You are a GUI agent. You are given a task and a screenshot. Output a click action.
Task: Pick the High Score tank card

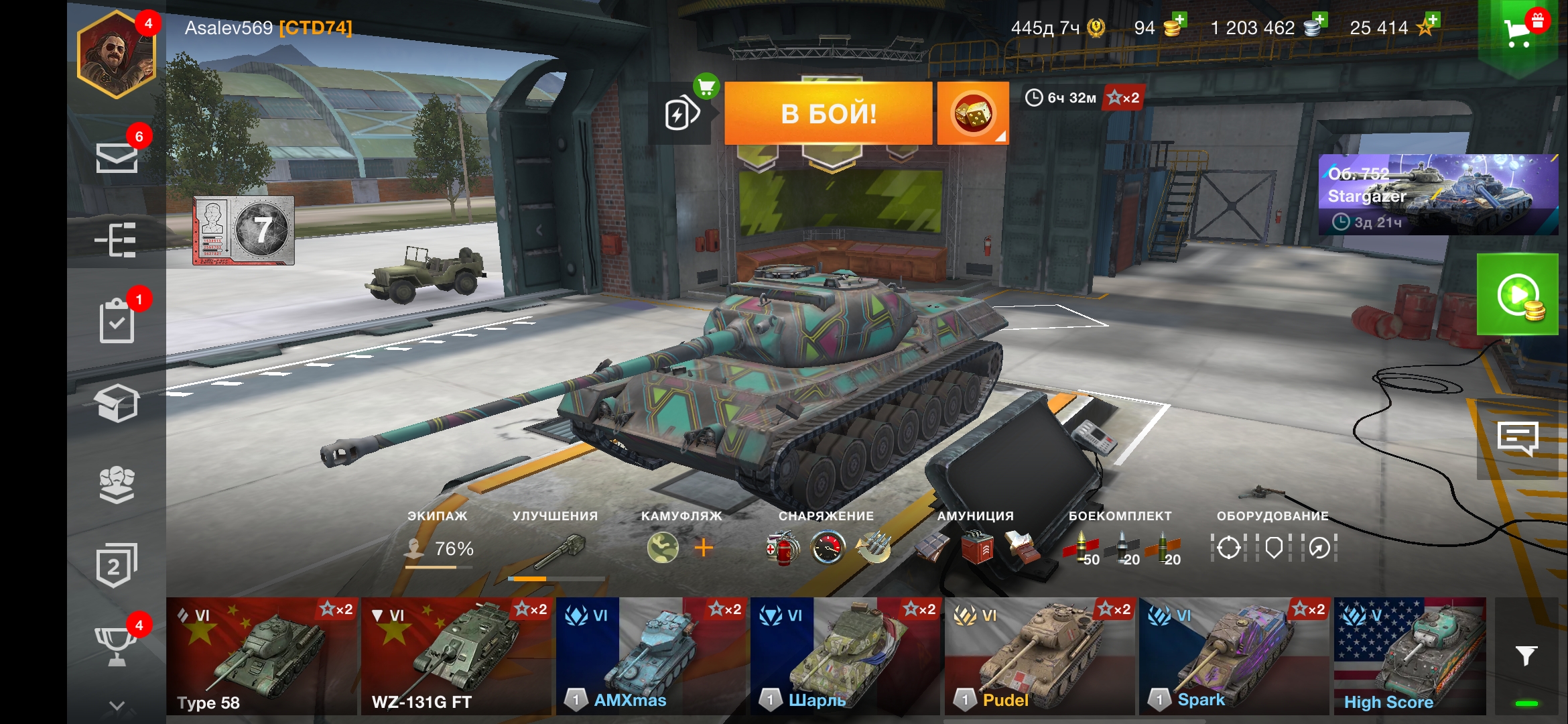point(1409,656)
